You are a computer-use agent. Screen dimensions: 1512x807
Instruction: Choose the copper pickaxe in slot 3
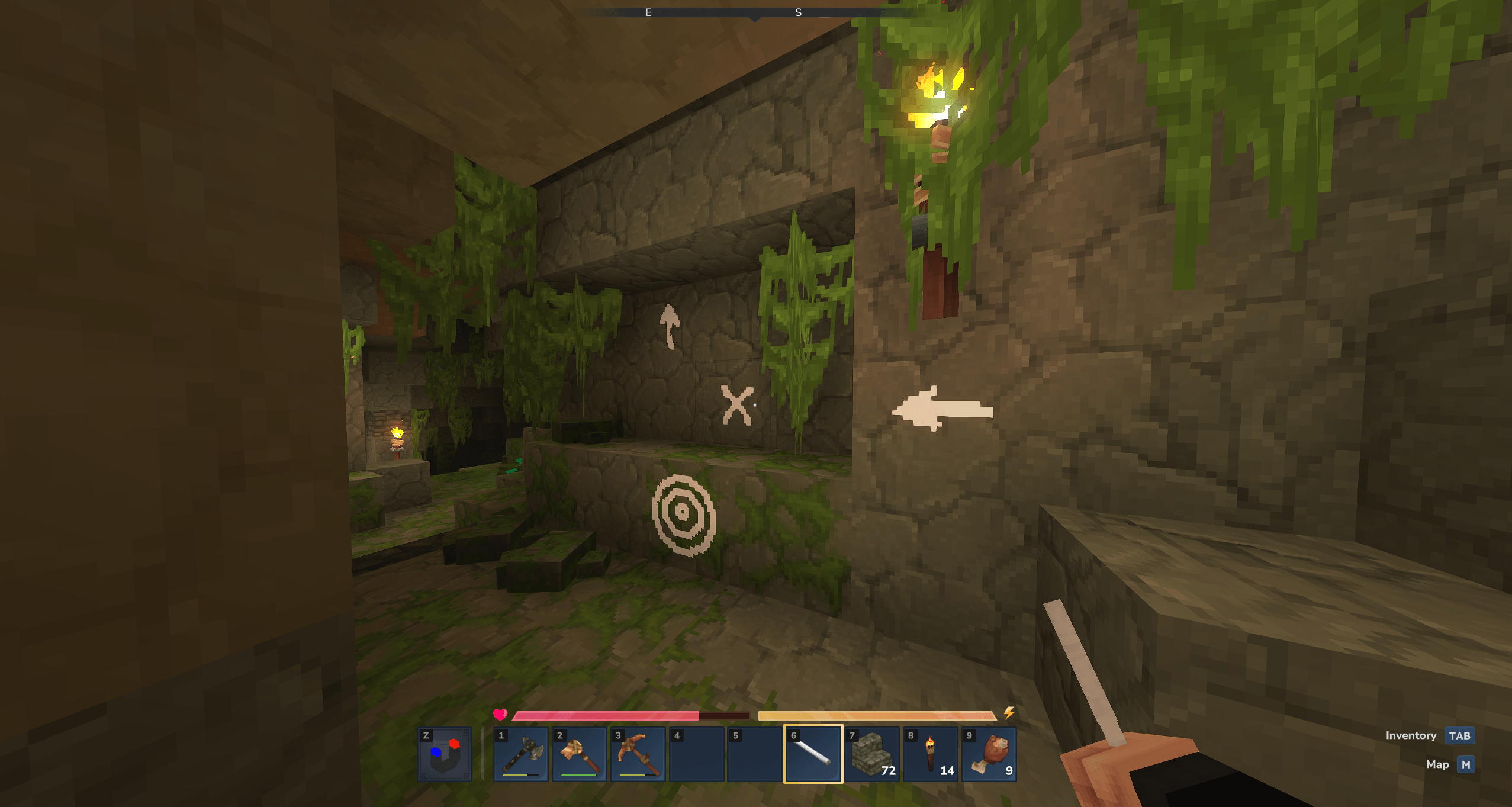[x=638, y=754]
